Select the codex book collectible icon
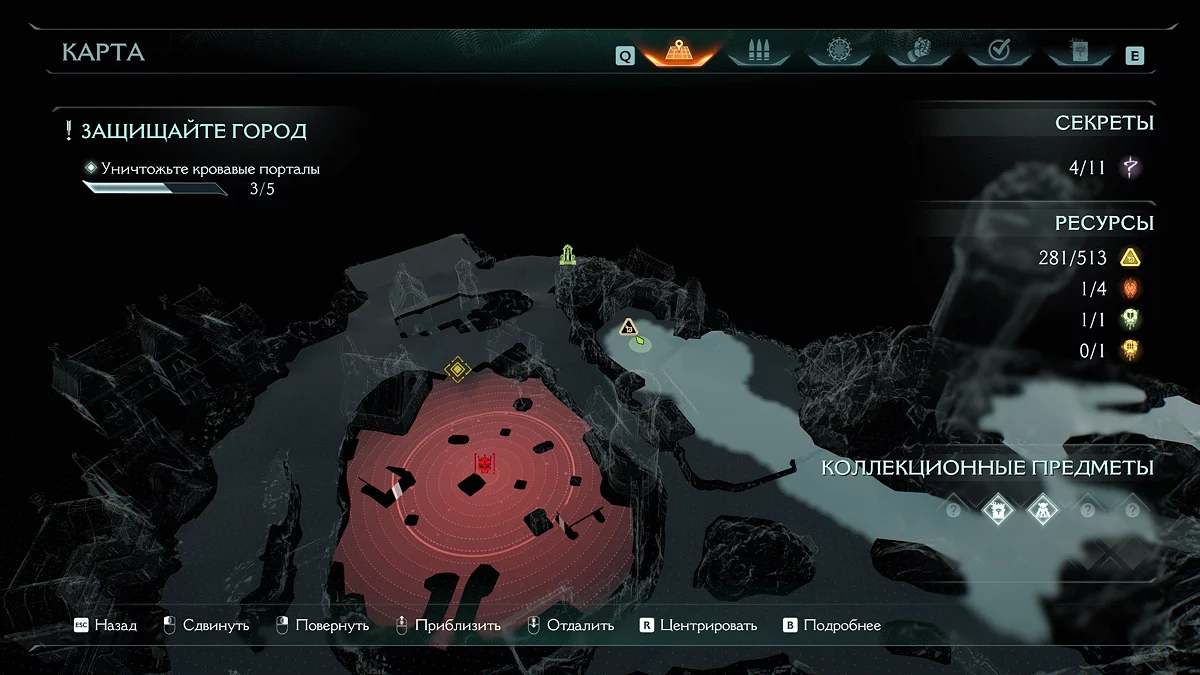The height and width of the screenshot is (675, 1200). coord(998,510)
